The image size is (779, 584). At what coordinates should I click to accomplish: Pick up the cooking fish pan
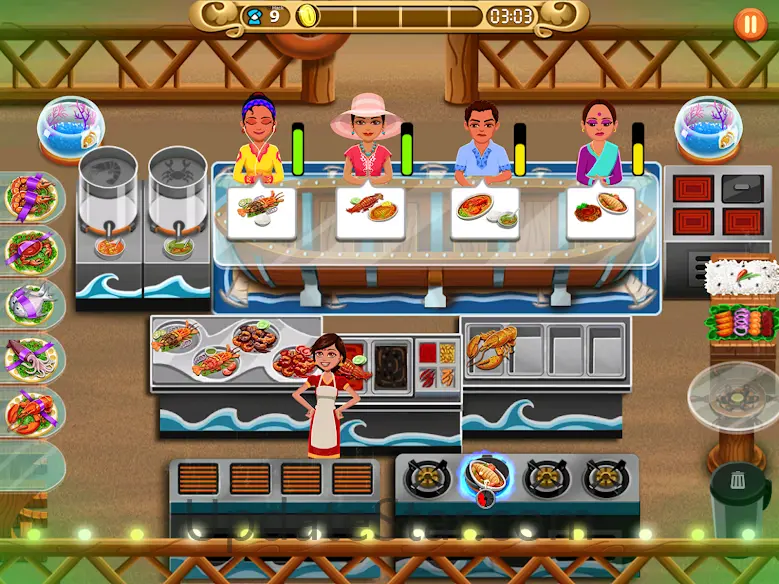click(486, 474)
